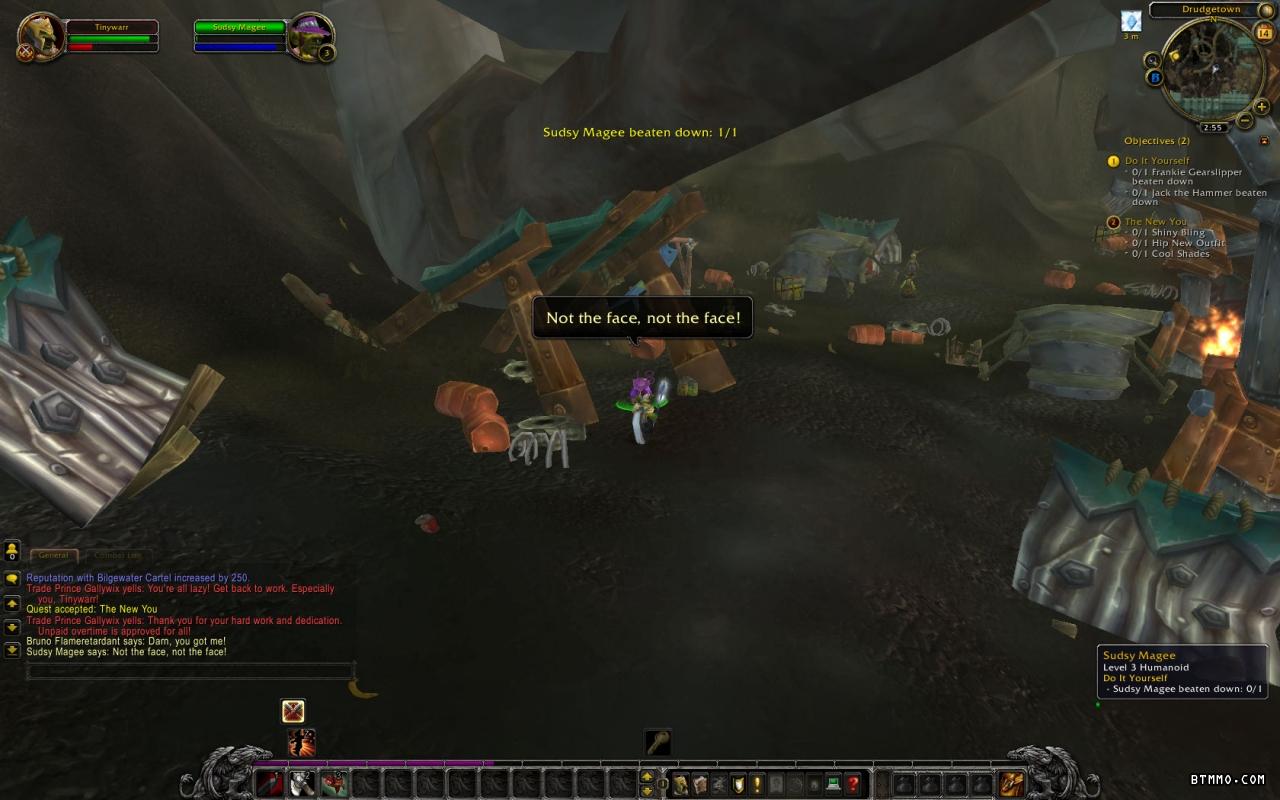Open The New You quest objective
Screen dimensions: 1280x800
1155,222
